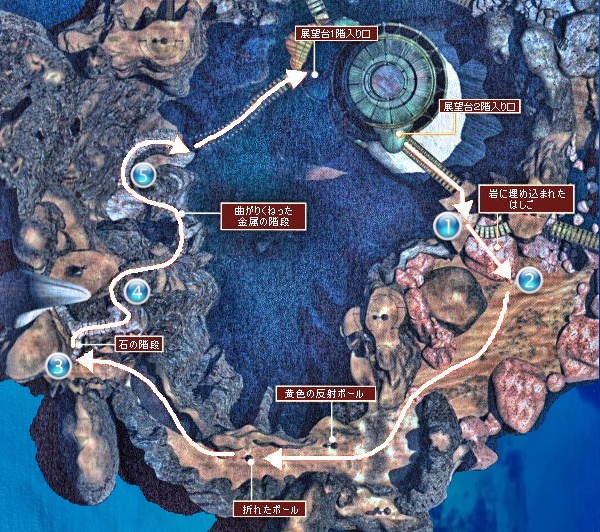600x532 pixels.
Task: Select map marker number 1
Action: click(x=447, y=226)
